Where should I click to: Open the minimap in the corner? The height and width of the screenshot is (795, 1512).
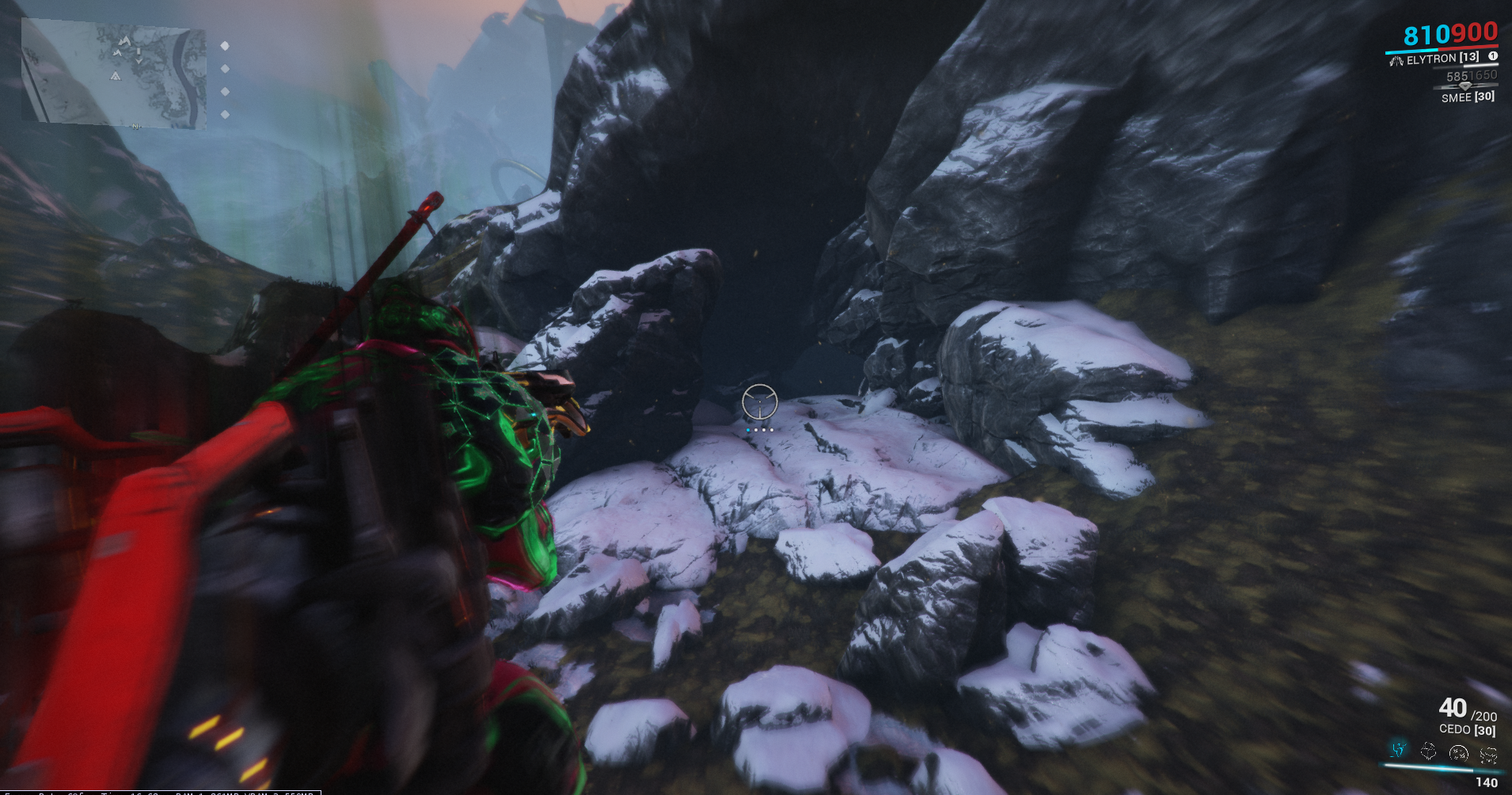(114, 74)
